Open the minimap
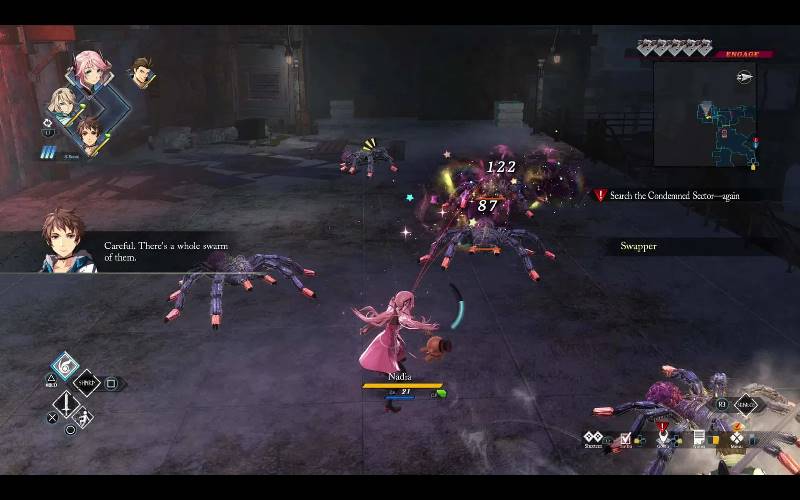The height and width of the screenshot is (500, 800). point(706,112)
